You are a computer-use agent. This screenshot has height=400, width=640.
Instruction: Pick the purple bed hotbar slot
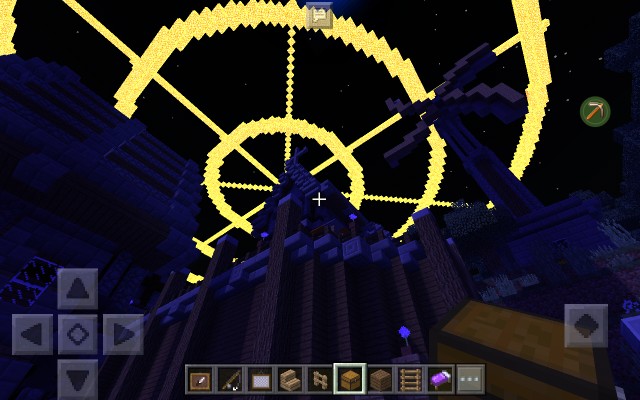pyautogui.click(x=440, y=380)
